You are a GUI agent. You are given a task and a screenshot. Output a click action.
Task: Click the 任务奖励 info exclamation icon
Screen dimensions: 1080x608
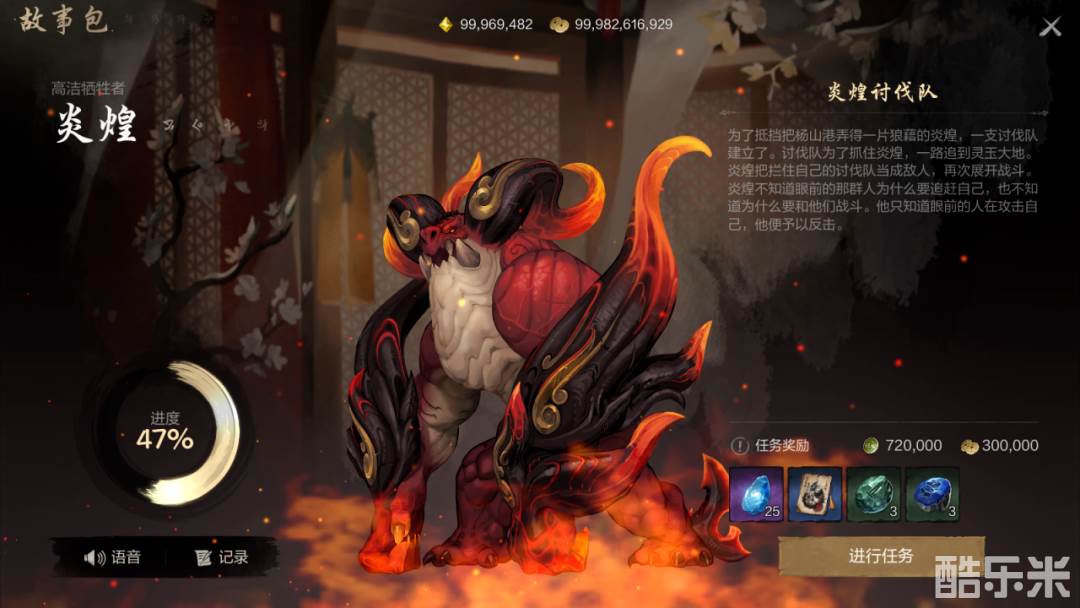(x=740, y=446)
